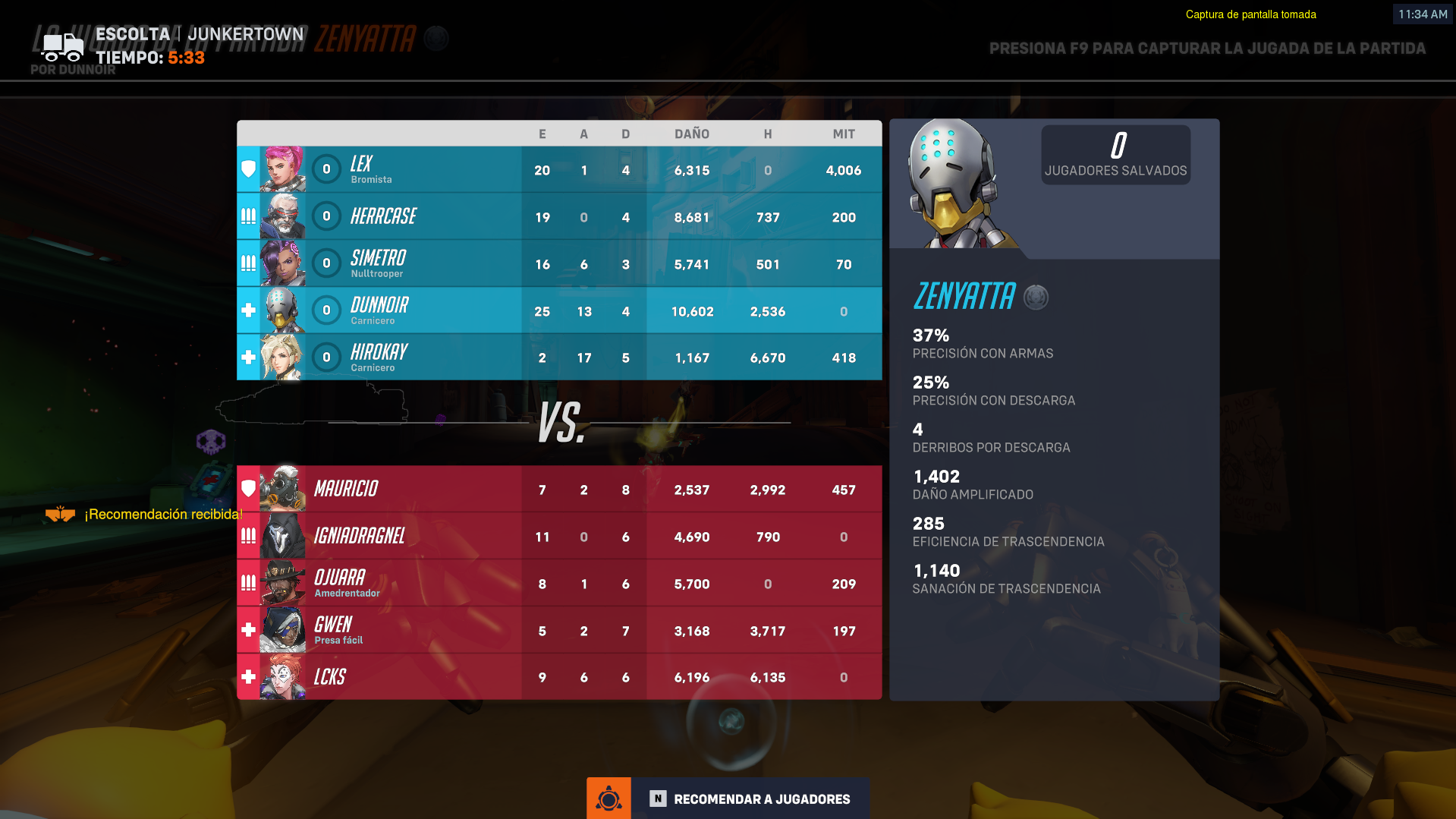
Task: Click the tank role icon beside MAURICIO
Action: coord(247,489)
